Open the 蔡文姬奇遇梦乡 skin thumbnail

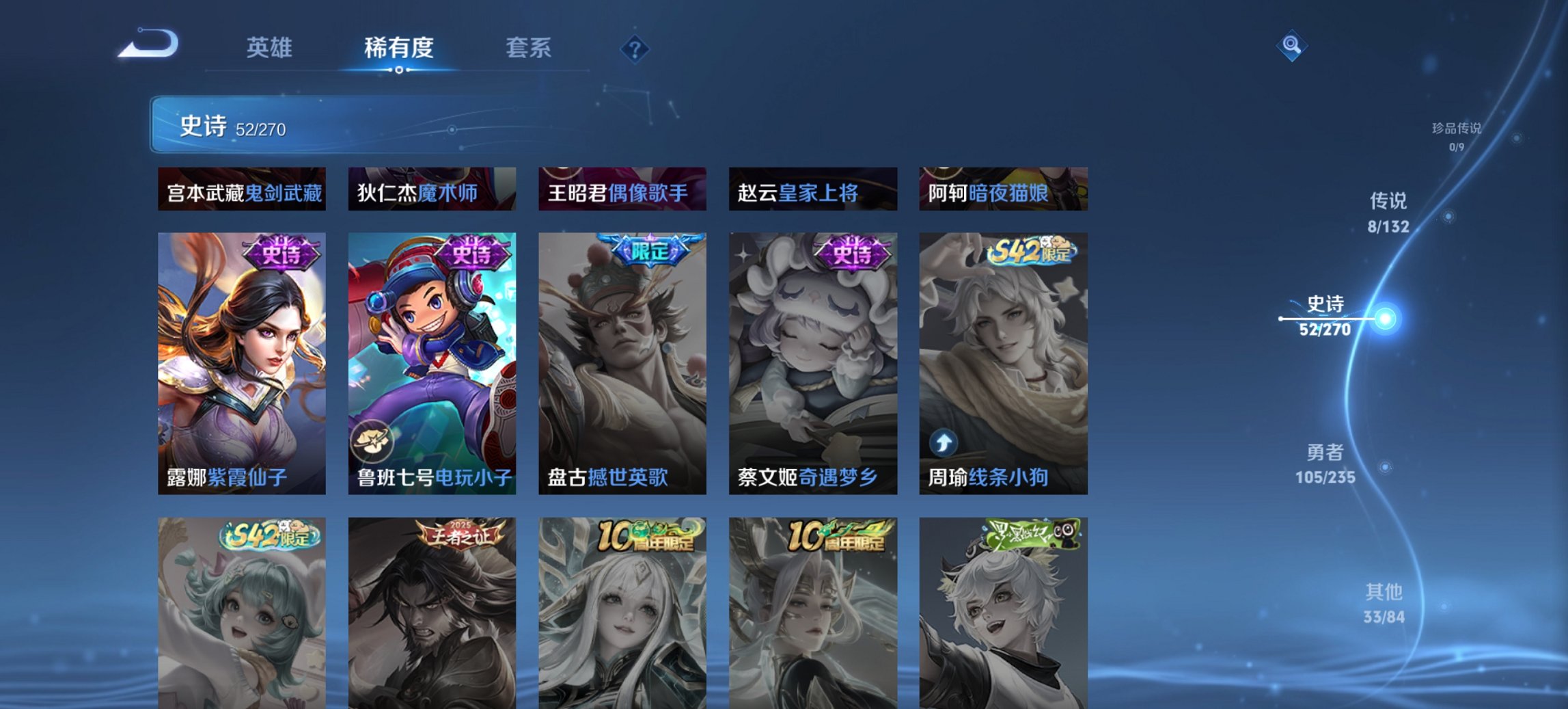click(811, 356)
